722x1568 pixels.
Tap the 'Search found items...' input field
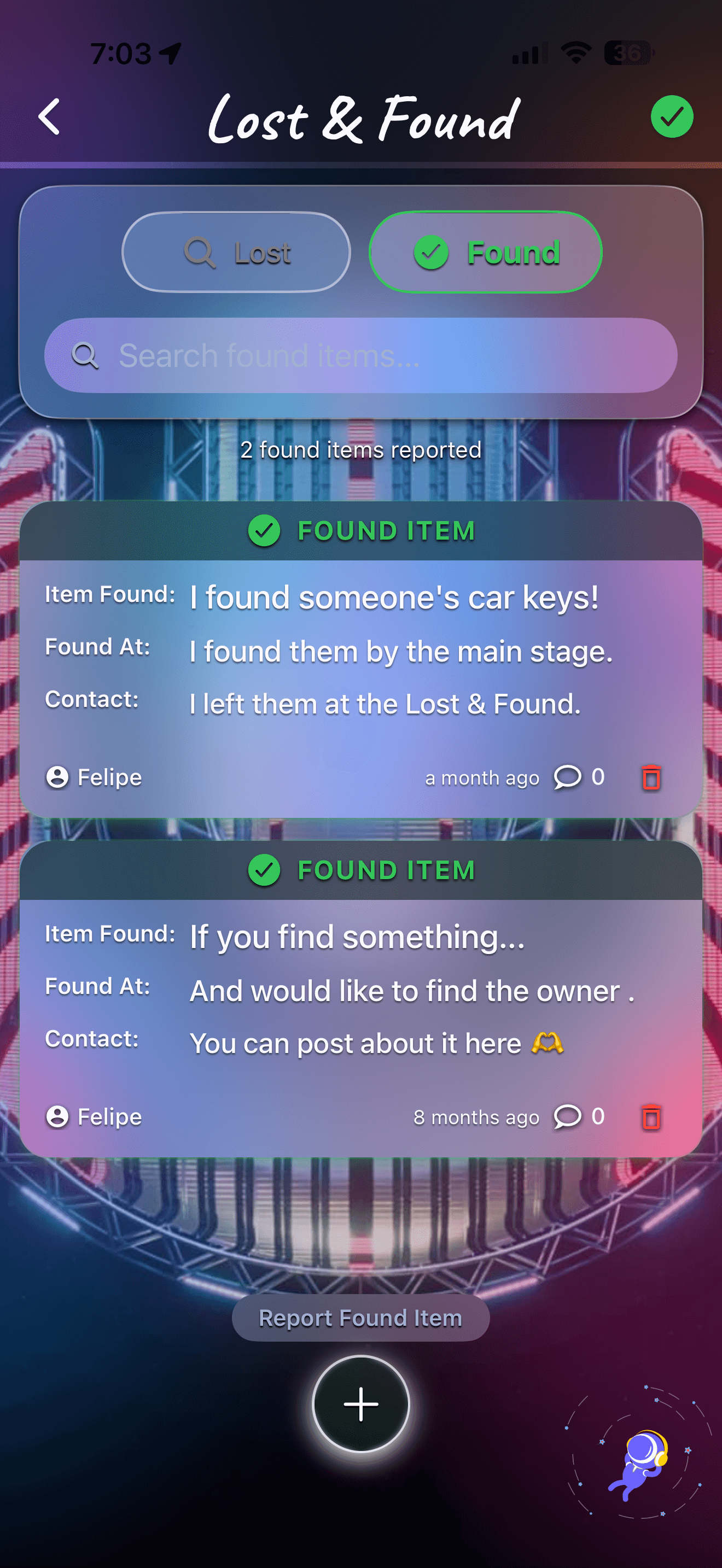tap(360, 356)
